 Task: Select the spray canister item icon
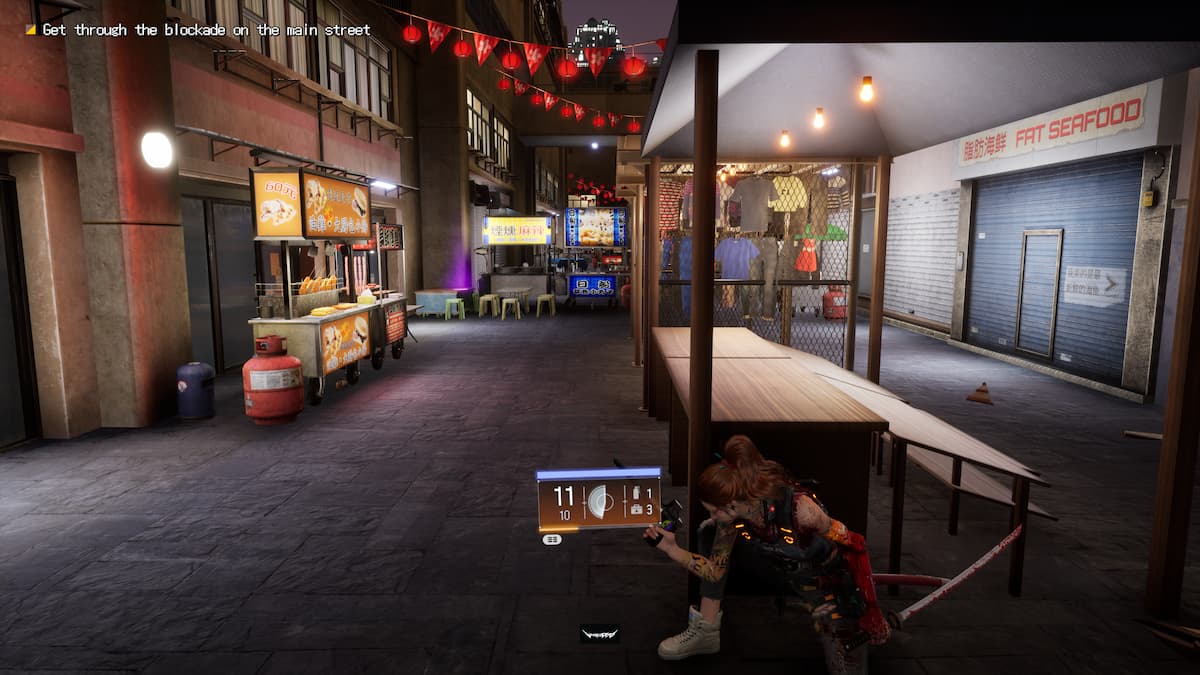(x=636, y=491)
